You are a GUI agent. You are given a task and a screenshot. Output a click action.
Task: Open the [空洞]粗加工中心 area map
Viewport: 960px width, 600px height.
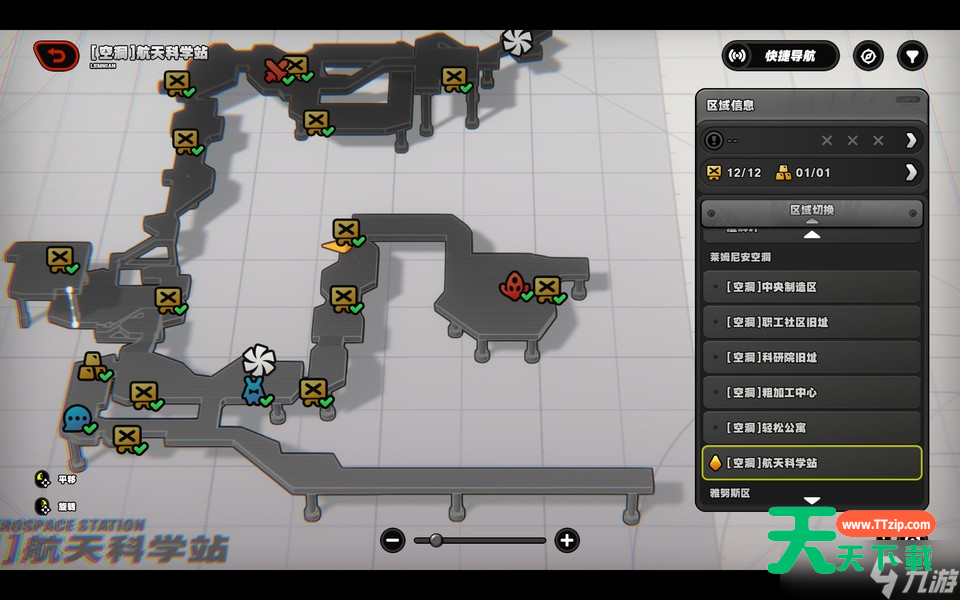point(811,393)
